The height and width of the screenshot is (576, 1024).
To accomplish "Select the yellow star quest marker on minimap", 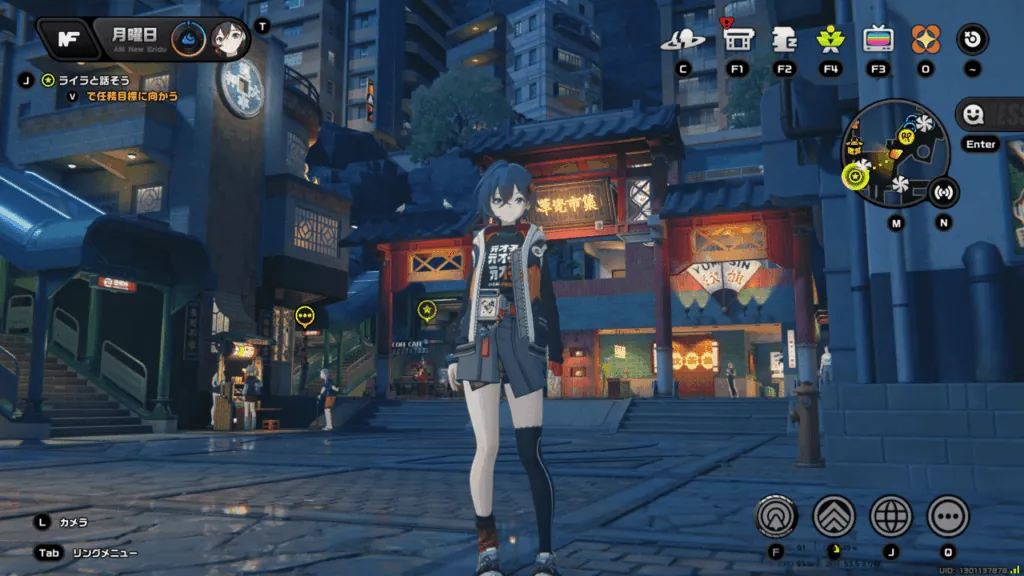I will 855,178.
